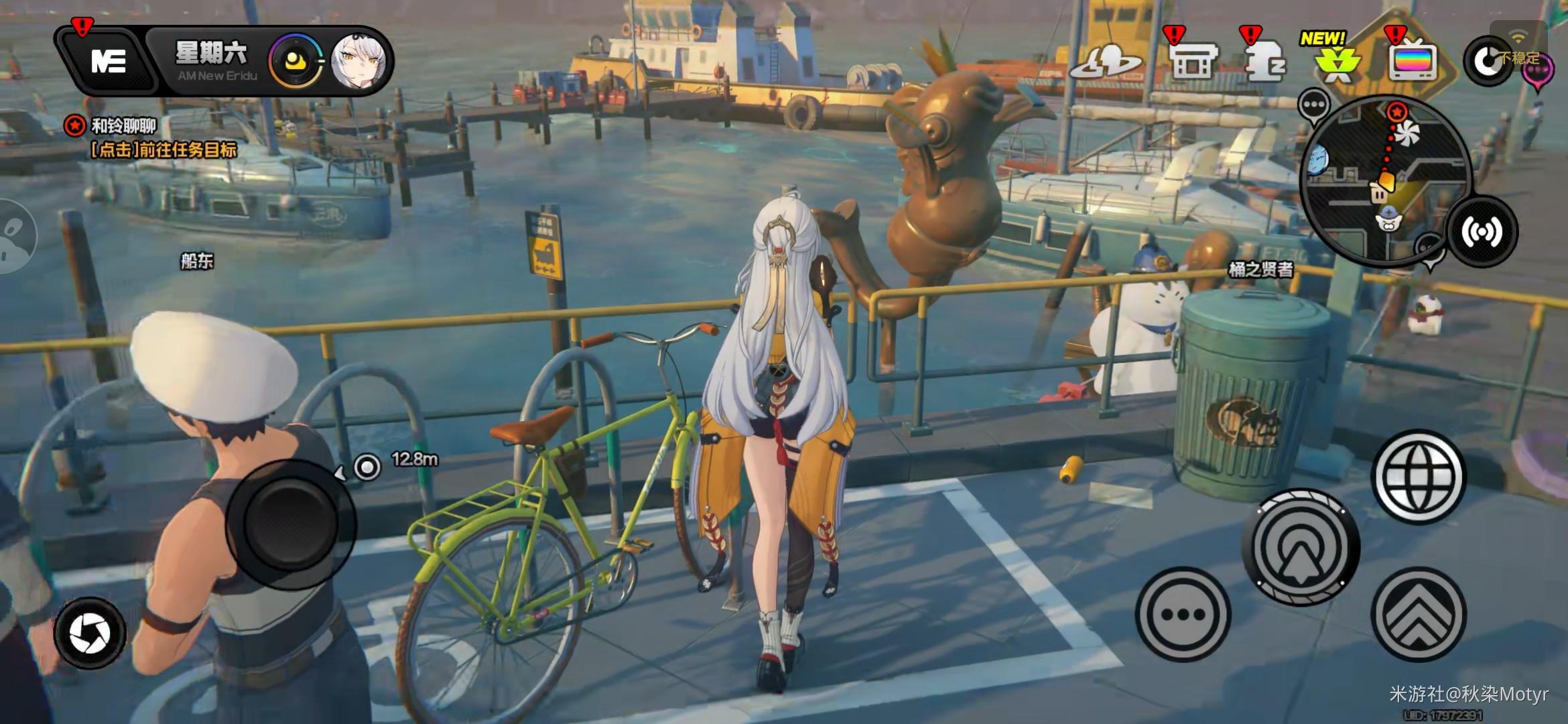Tap the grey speech bubble above the minimap
This screenshot has width=1568, height=724.
coord(1314,105)
